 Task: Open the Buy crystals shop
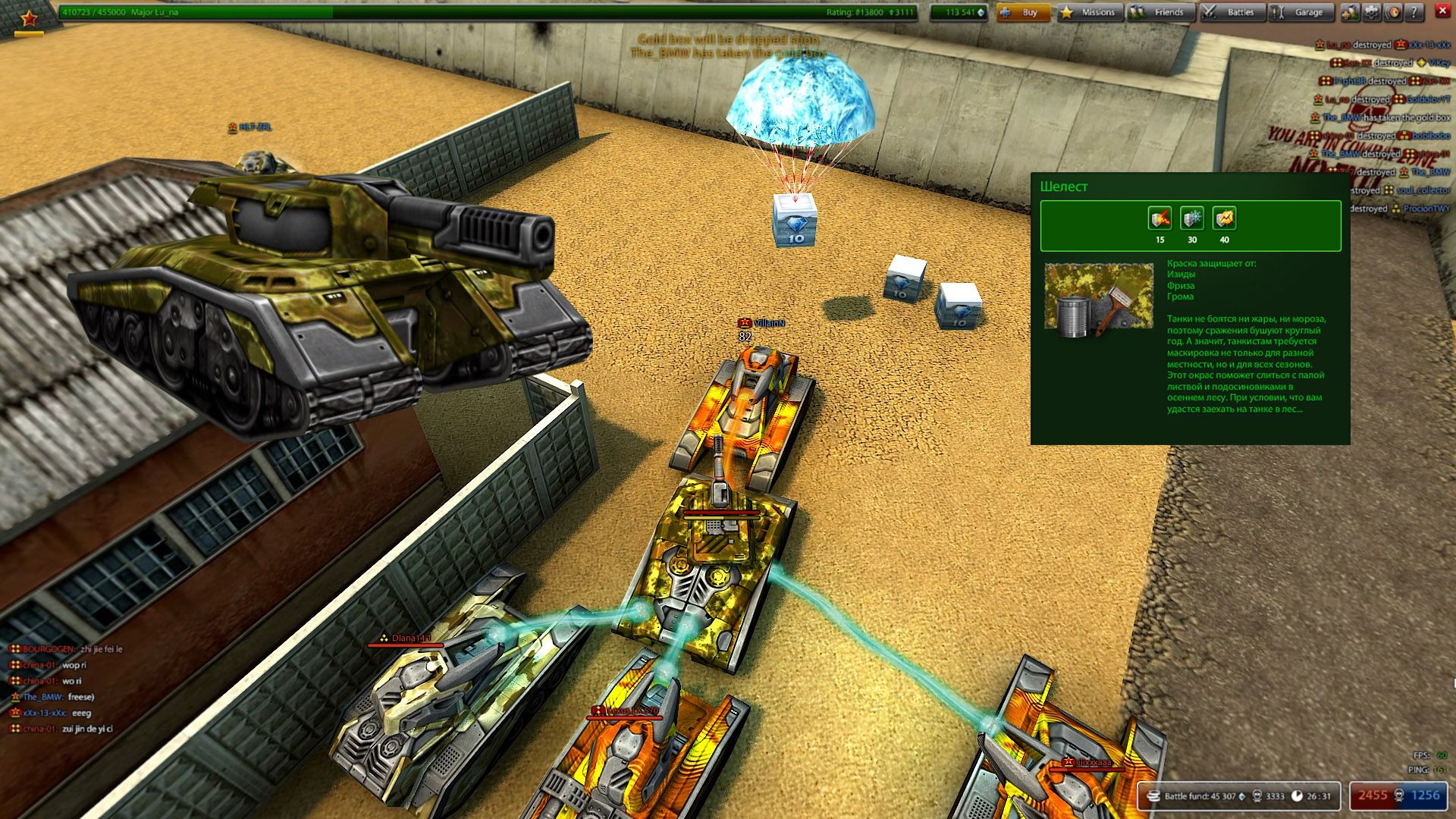coord(1023,12)
